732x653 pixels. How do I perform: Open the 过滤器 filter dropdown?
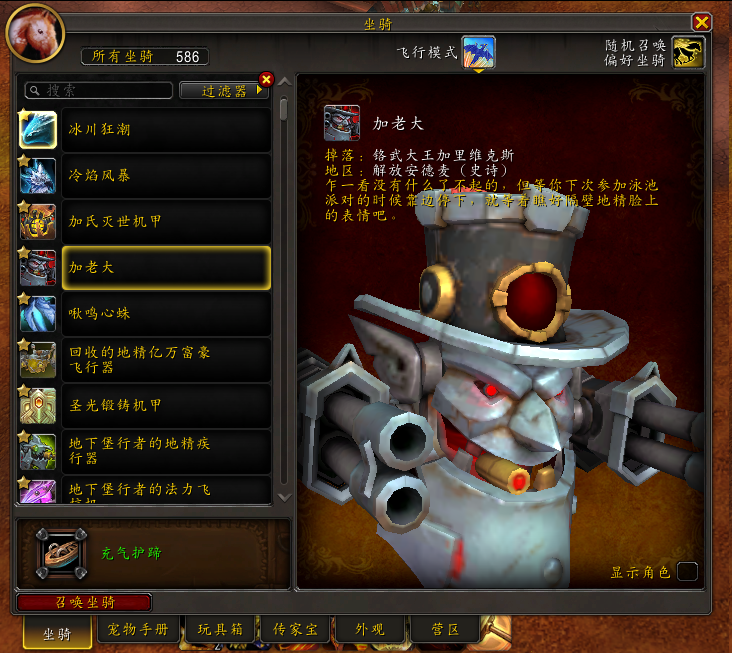tap(224, 91)
